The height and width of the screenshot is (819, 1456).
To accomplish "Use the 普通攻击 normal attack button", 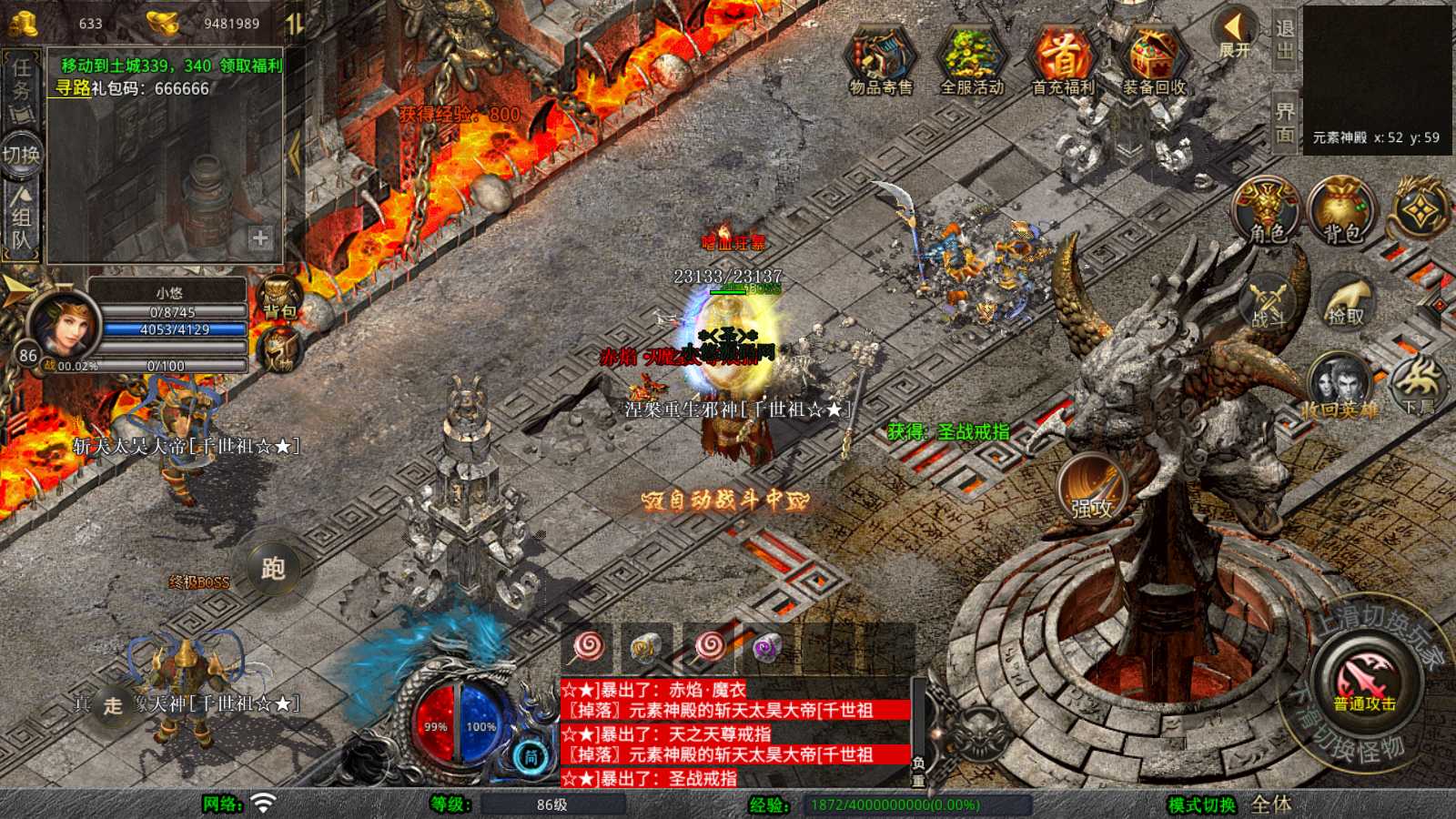I will click(x=1365, y=683).
